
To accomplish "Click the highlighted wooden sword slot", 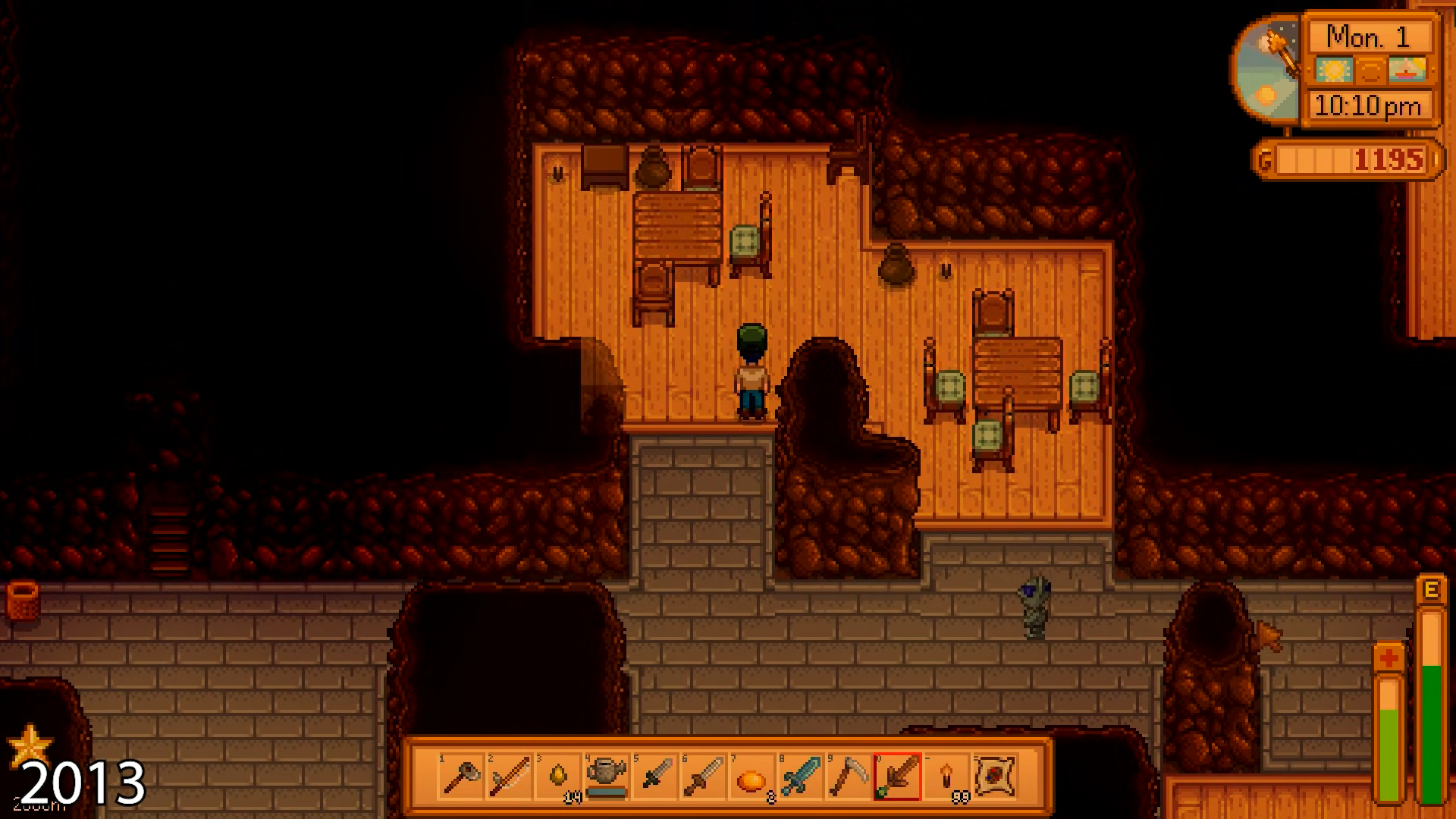I will tap(898, 777).
